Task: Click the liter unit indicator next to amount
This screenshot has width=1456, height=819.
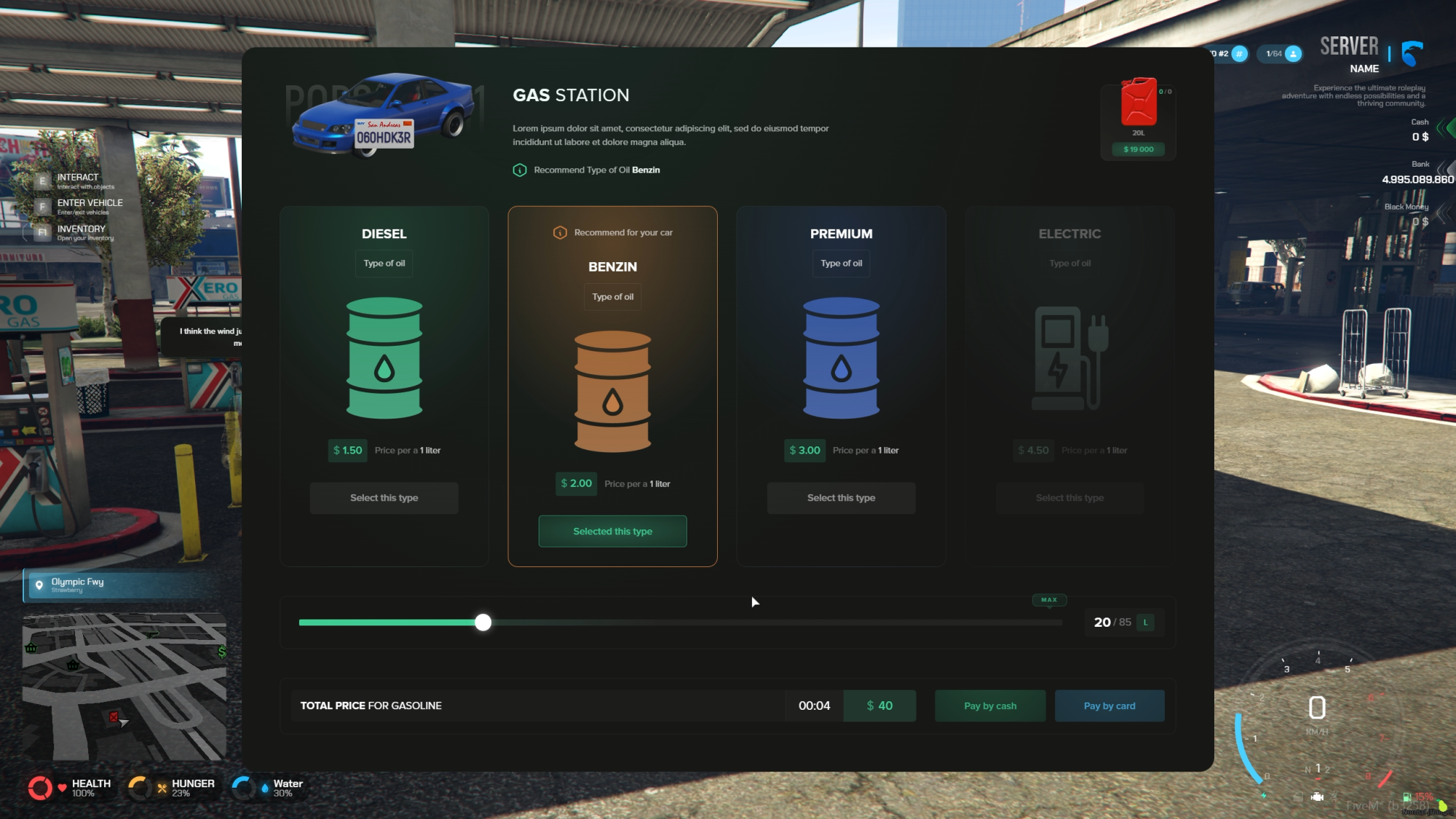Action: (1145, 622)
